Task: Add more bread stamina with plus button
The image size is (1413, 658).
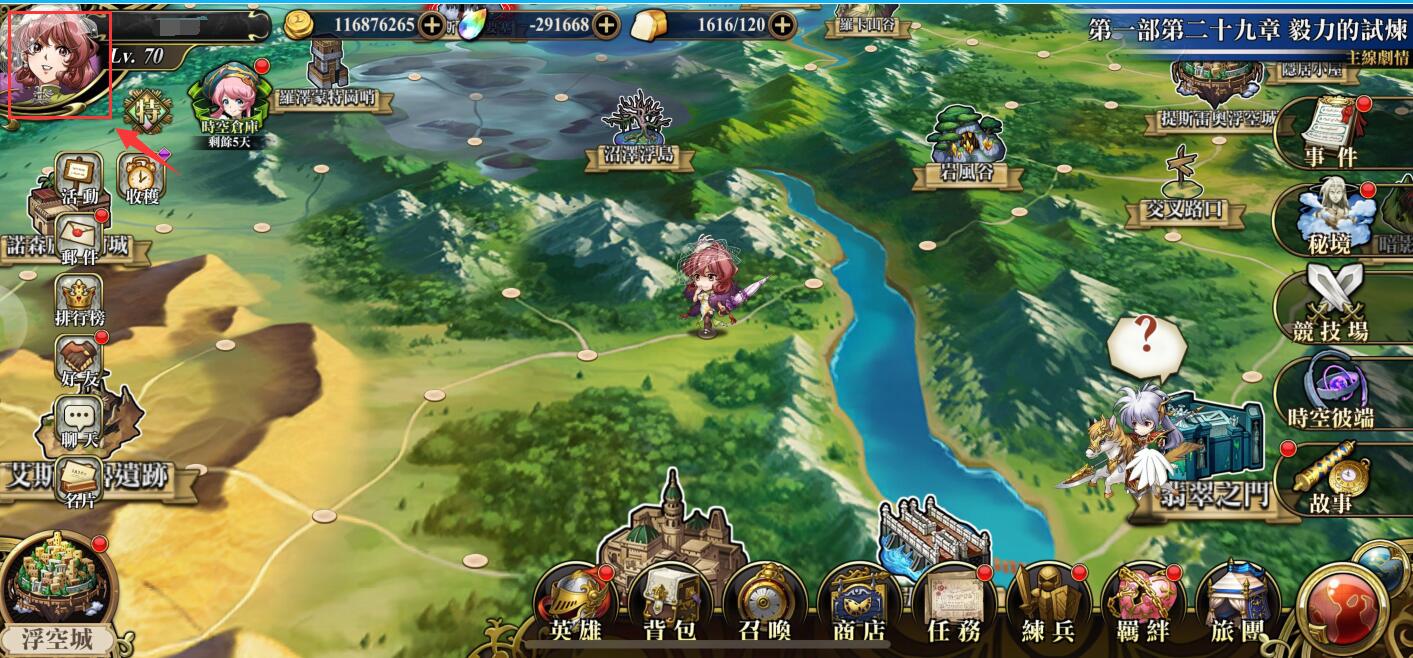Action: (782, 25)
